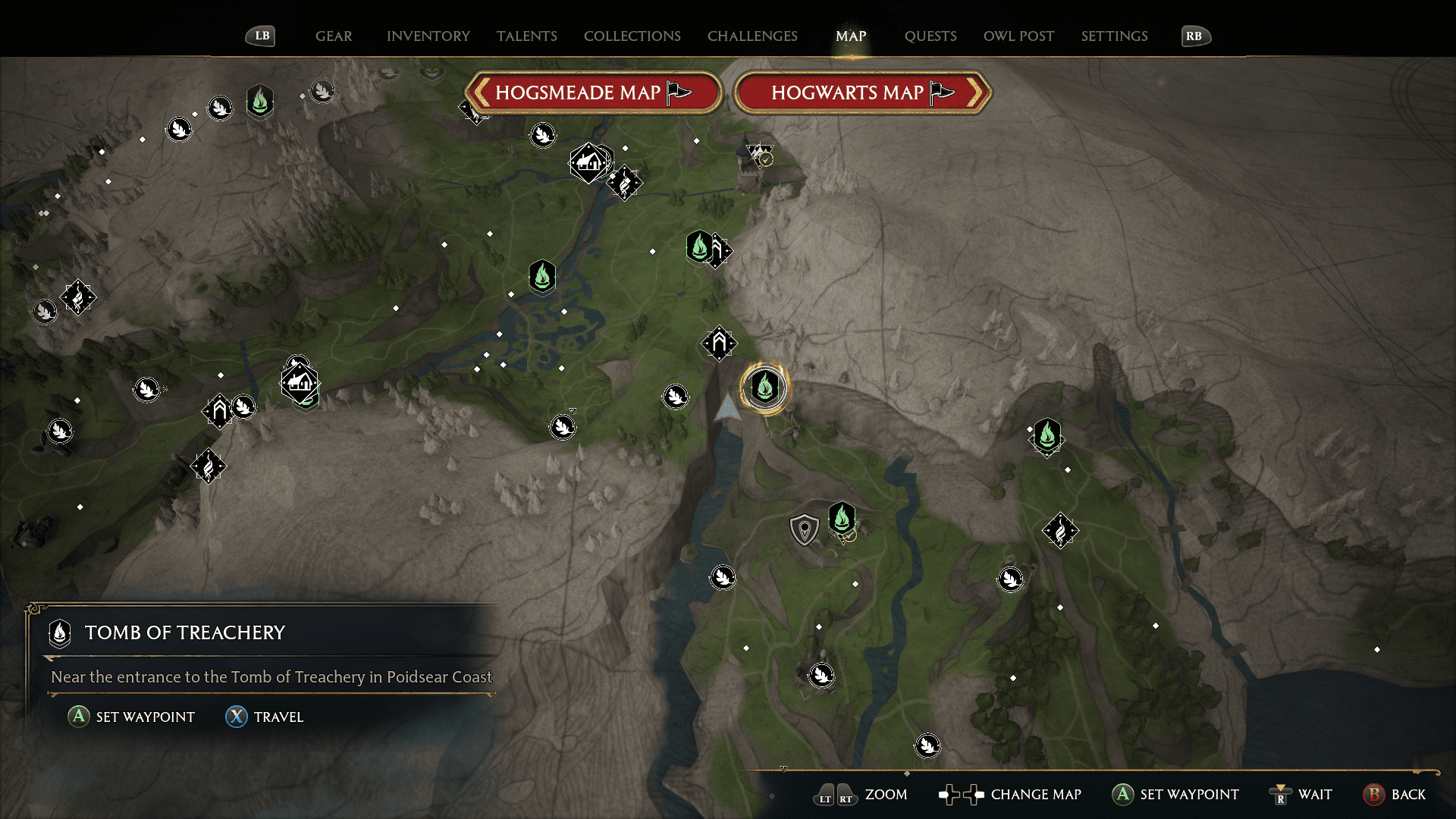Click the Floo Flame icon near the southern riverbank
The width and height of the screenshot is (1456, 819).
coord(844,519)
